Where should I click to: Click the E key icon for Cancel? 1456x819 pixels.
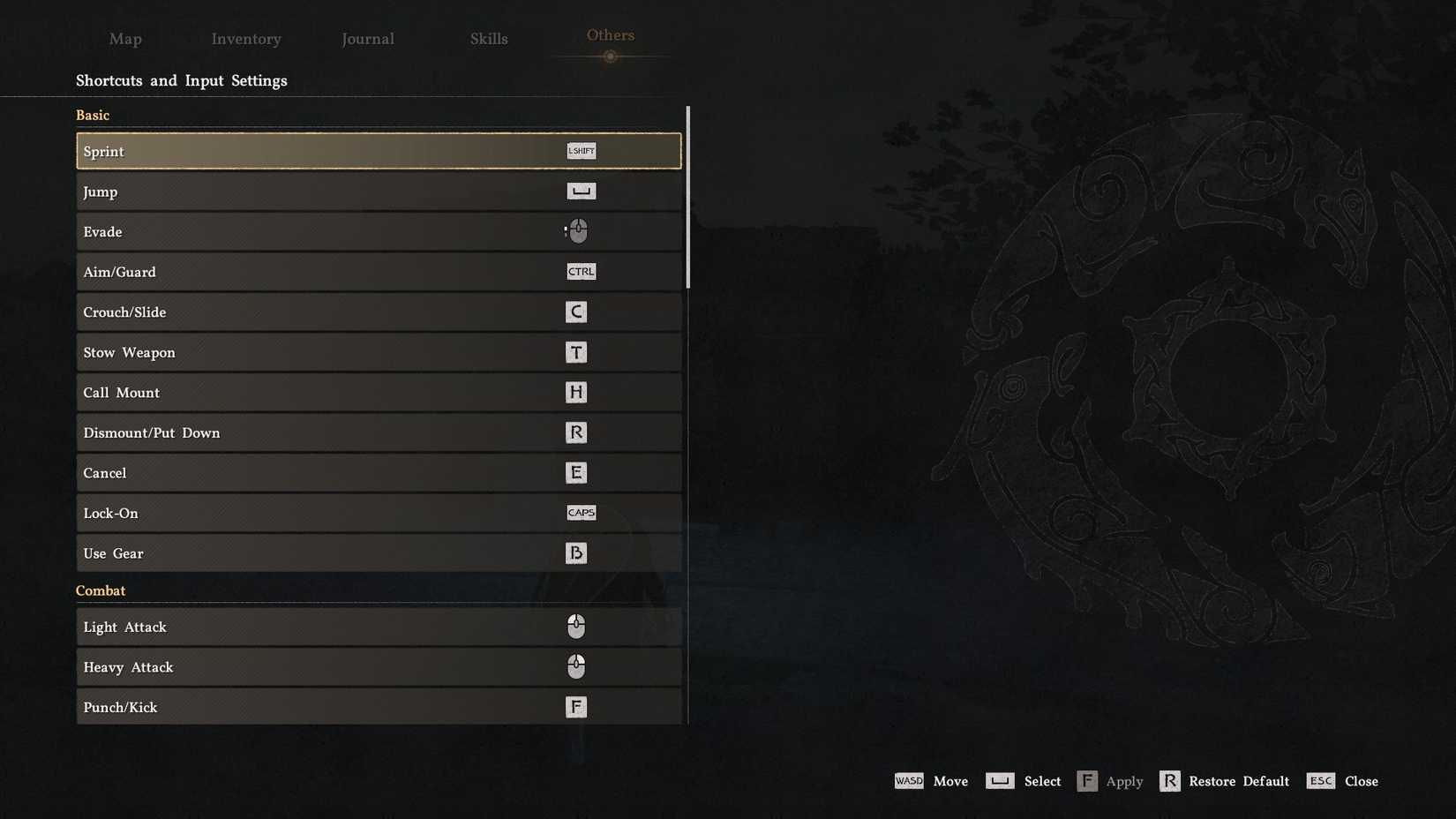[x=576, y=472]
